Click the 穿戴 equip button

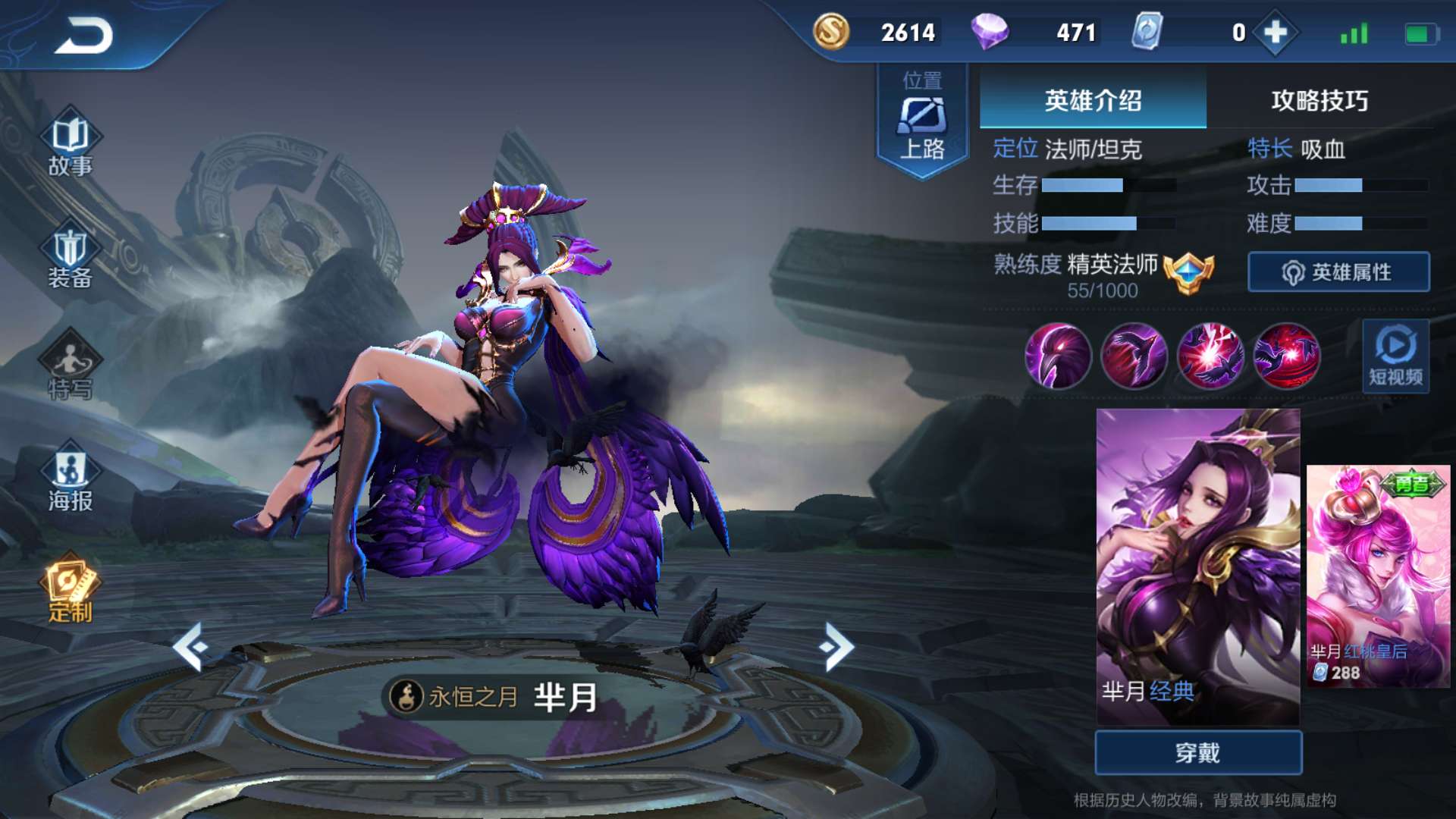click(1198, 752)
